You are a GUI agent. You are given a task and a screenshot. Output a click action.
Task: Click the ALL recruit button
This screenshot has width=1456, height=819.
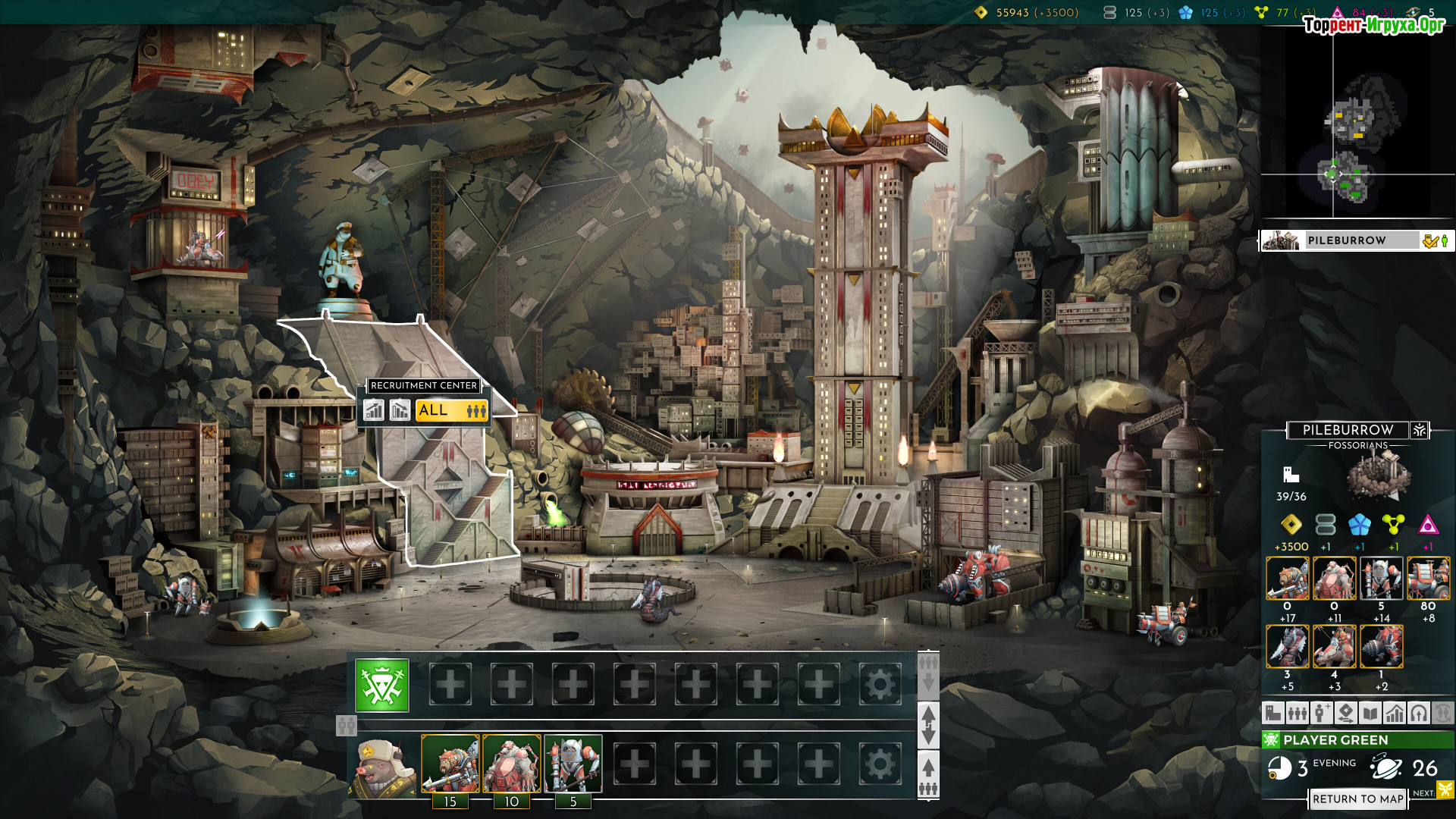coord(451,410)
